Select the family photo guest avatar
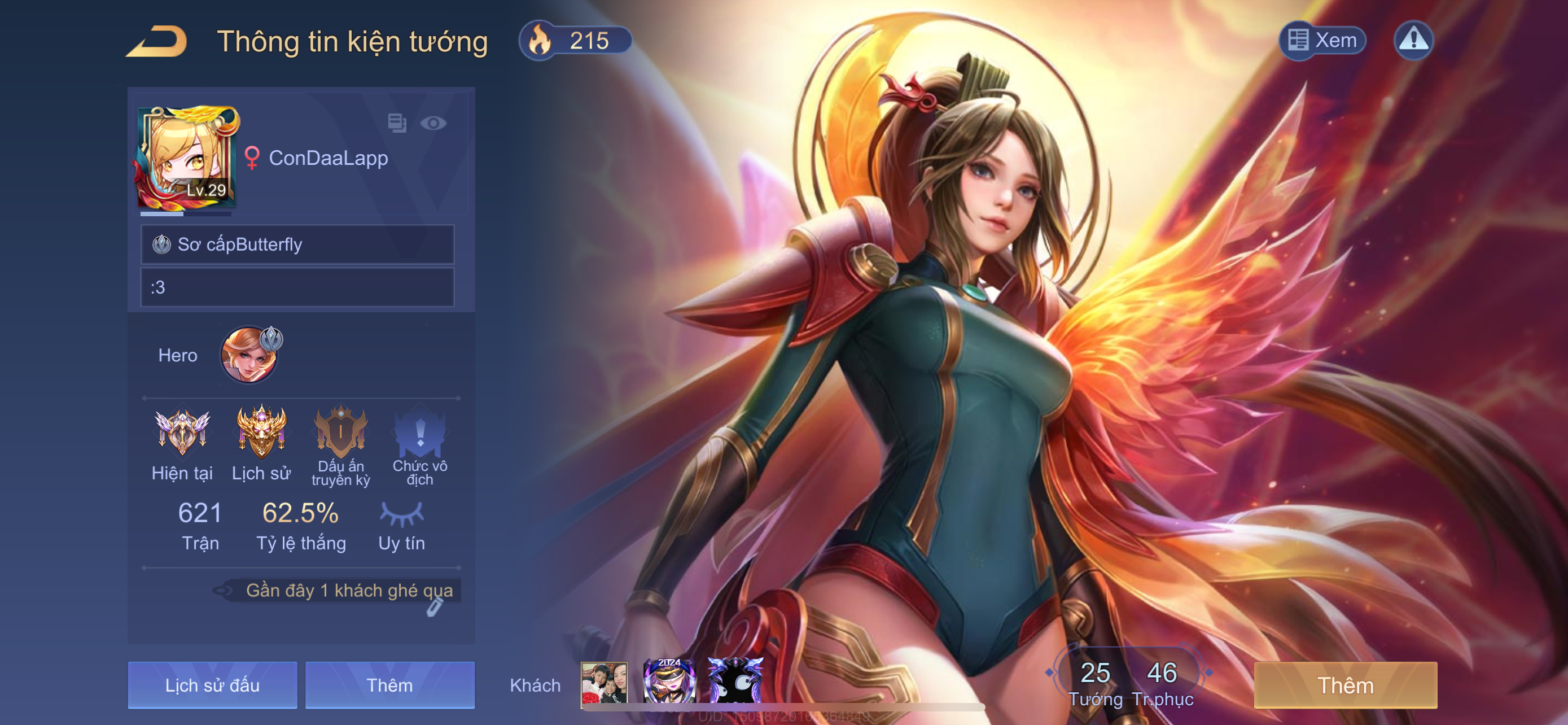1568x725 pixels. click(x=604, y=684)
